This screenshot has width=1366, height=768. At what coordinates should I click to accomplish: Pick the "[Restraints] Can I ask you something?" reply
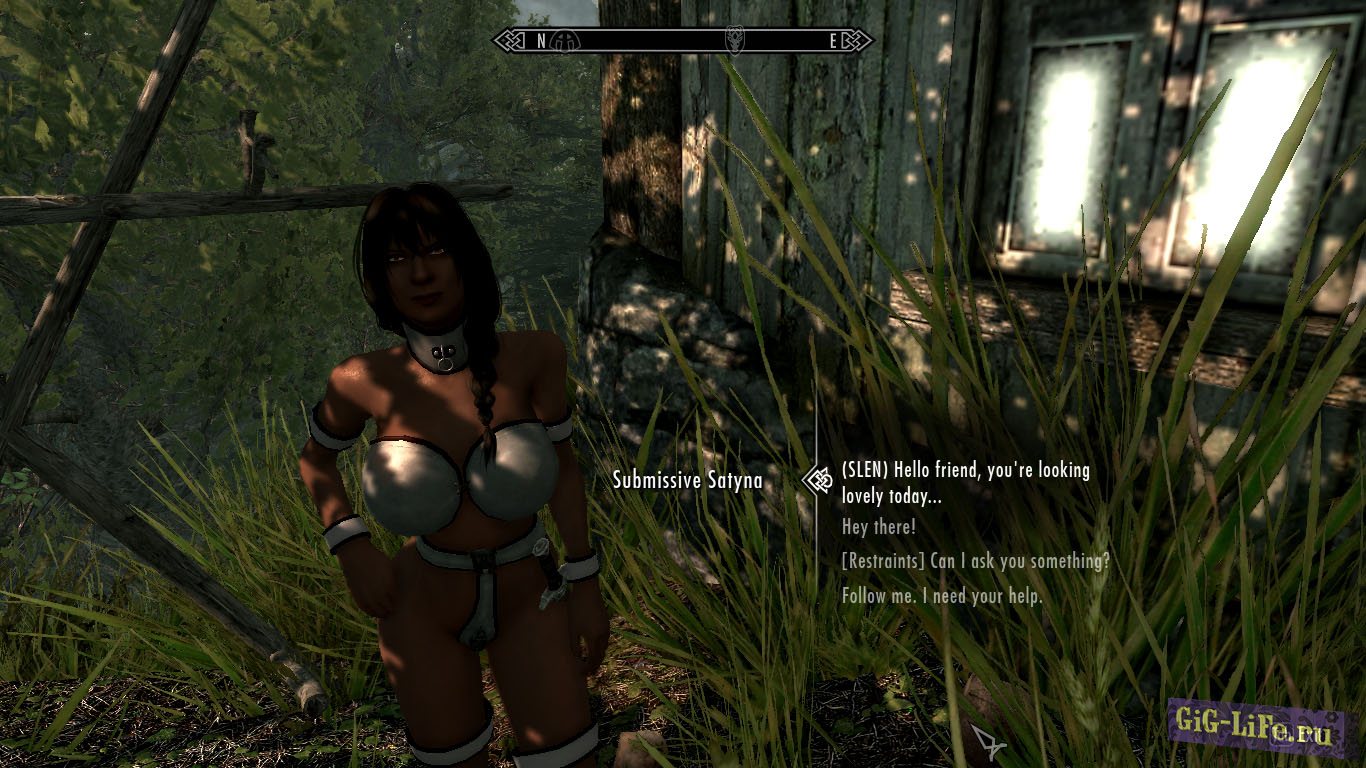pos(975,561)
